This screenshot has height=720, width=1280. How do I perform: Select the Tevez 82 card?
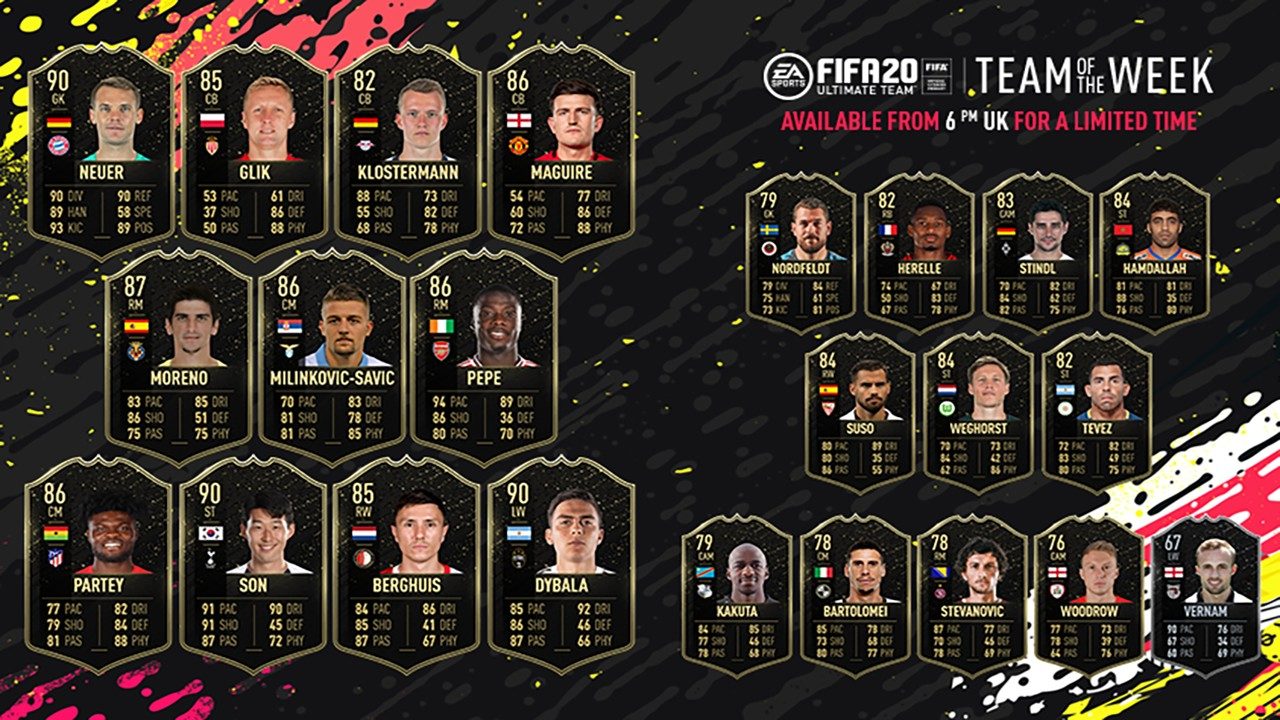click(1096, 412)
